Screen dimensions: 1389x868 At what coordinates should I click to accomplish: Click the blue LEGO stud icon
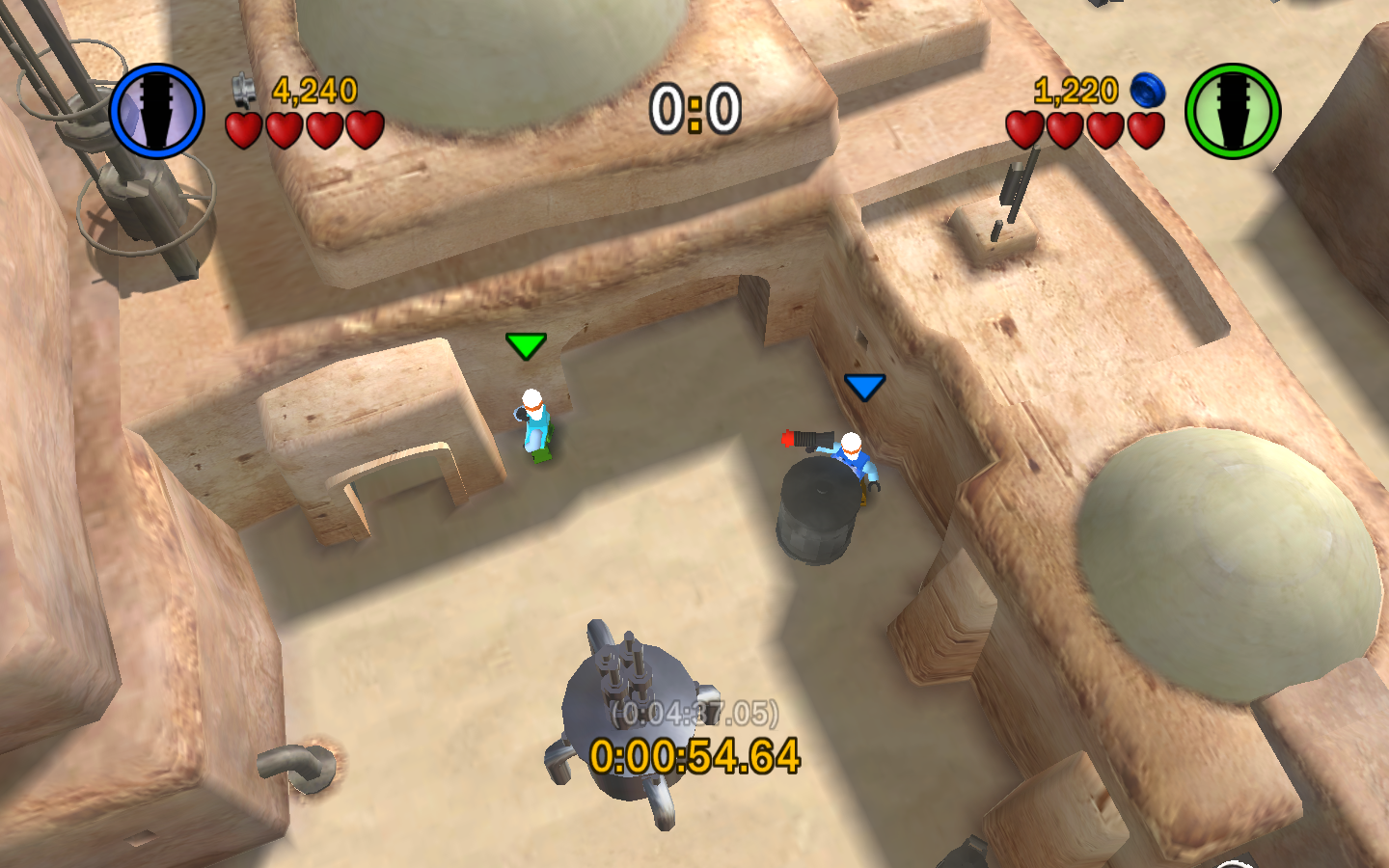tap(1147, 91)
